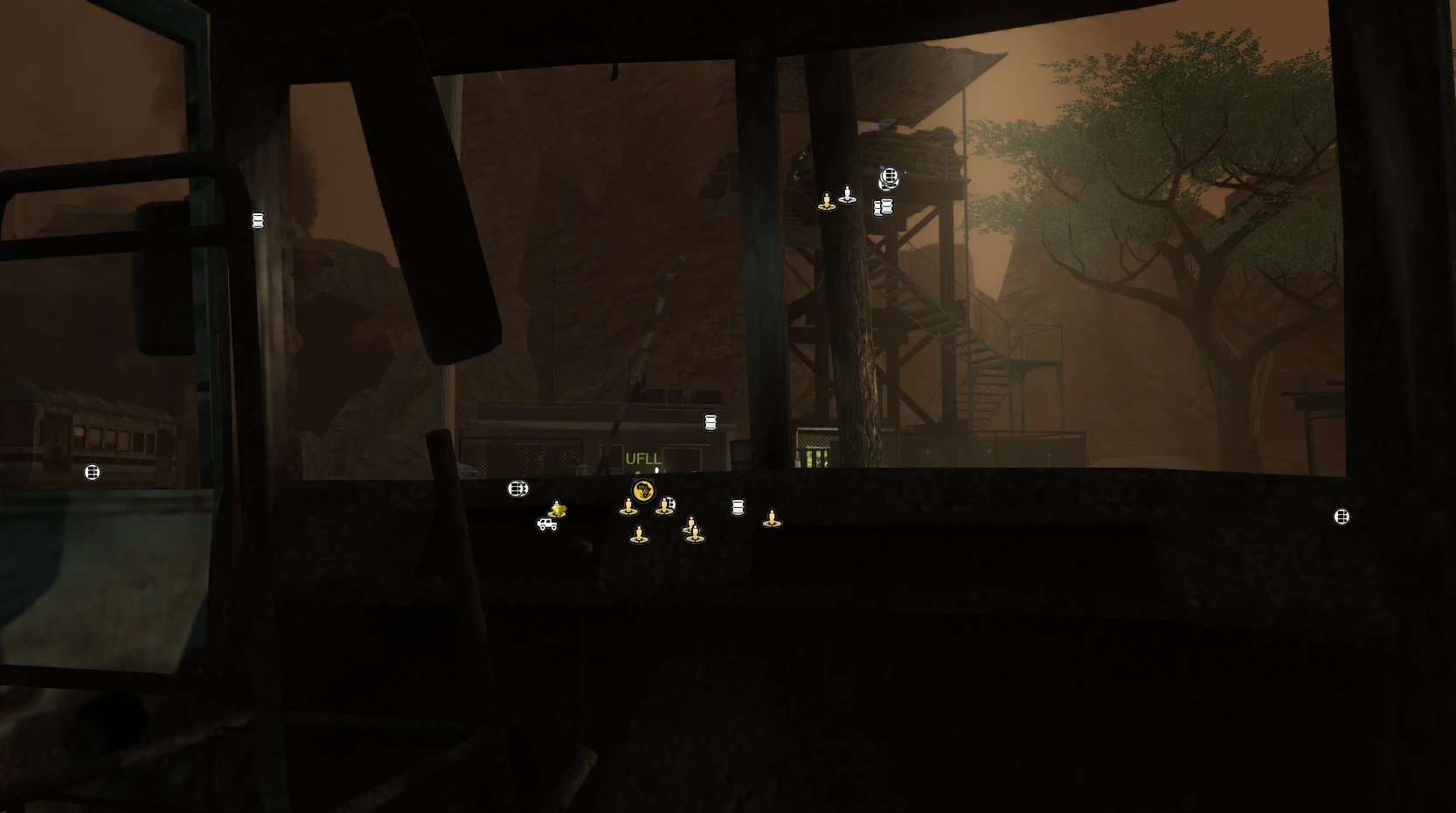This screenshot has width=1456, height=813.
Task: Select the UFLL faction emblem marker
Action: point(643,490)
